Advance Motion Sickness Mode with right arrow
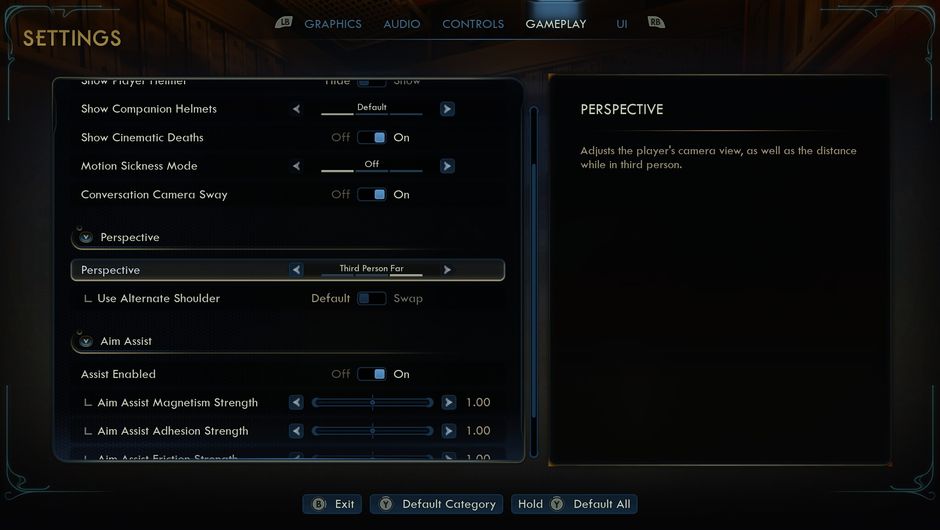The width and height of the screenshot is (940, 530). pos(447,166)
